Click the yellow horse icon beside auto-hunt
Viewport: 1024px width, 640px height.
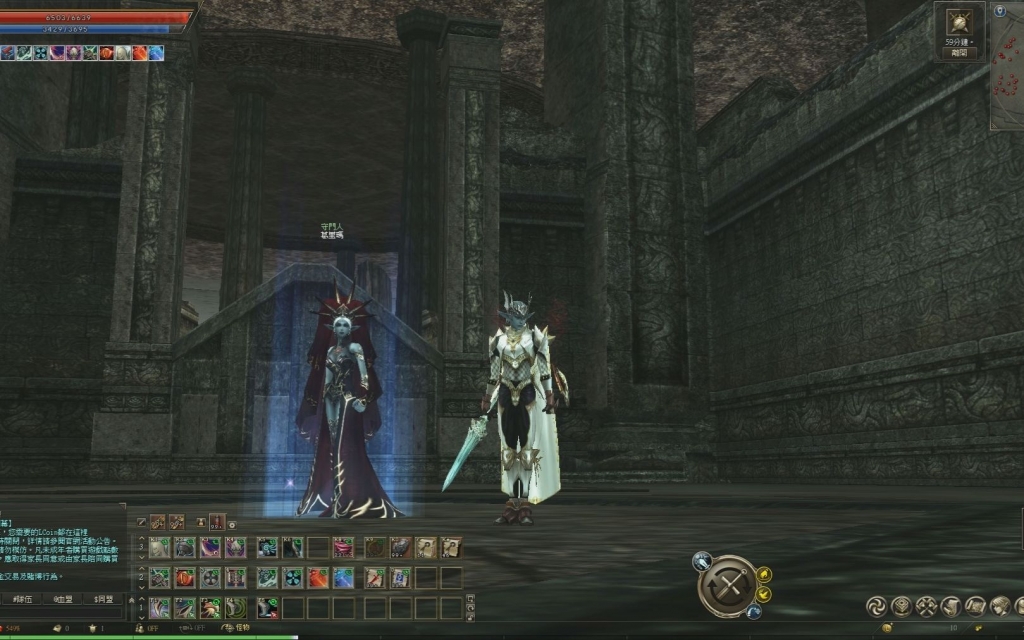(x=764, y=574)
